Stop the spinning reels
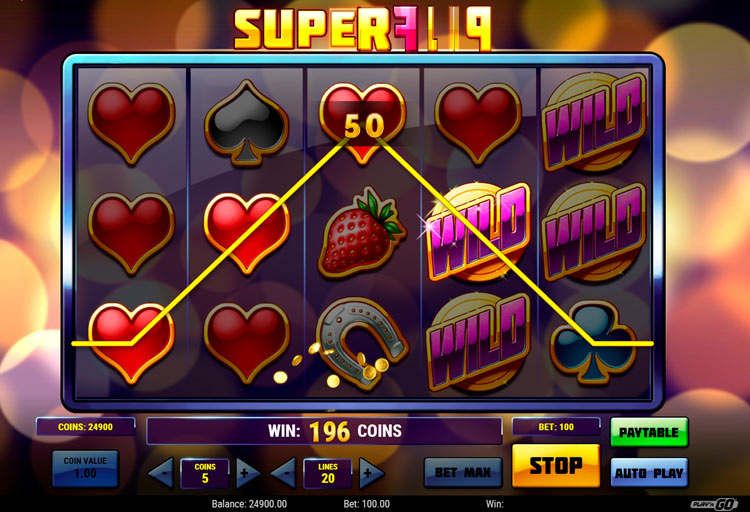750x512 pixels. coord(555,466)
